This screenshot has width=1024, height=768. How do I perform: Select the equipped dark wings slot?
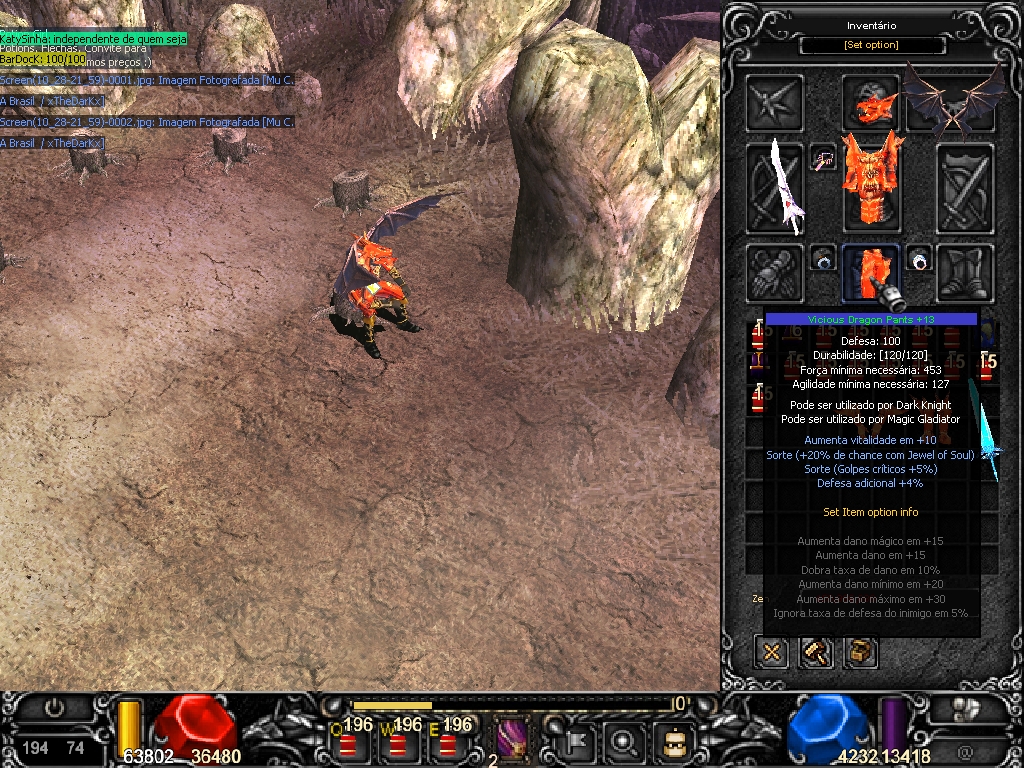(954, 101)
